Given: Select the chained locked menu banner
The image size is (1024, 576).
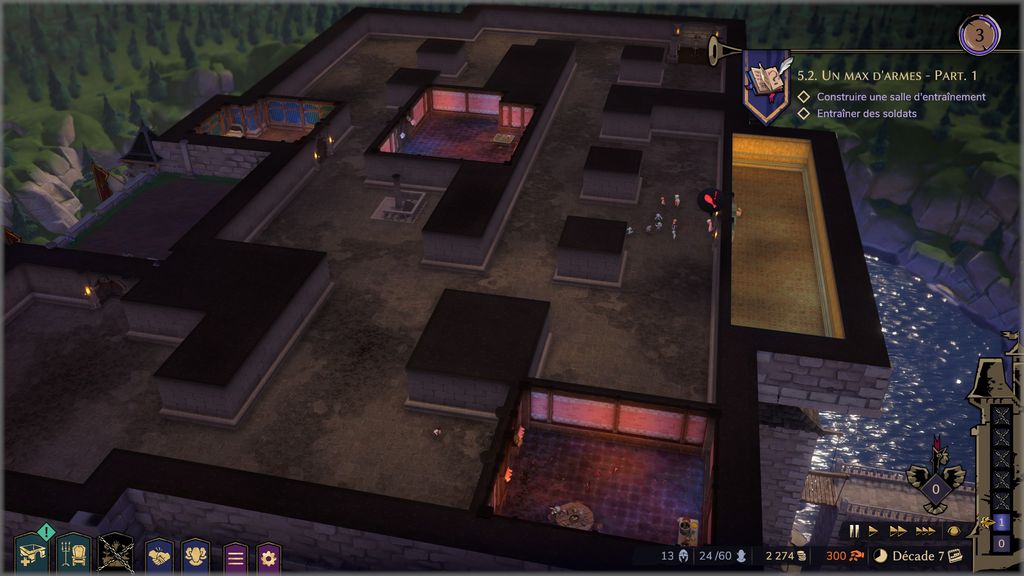Looking at the screenshot, I should 117,553.
